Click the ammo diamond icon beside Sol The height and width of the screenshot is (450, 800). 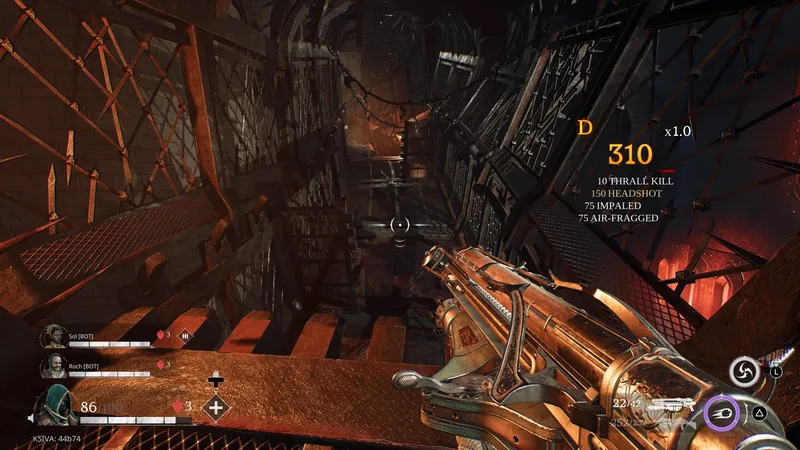click(186, 337)
